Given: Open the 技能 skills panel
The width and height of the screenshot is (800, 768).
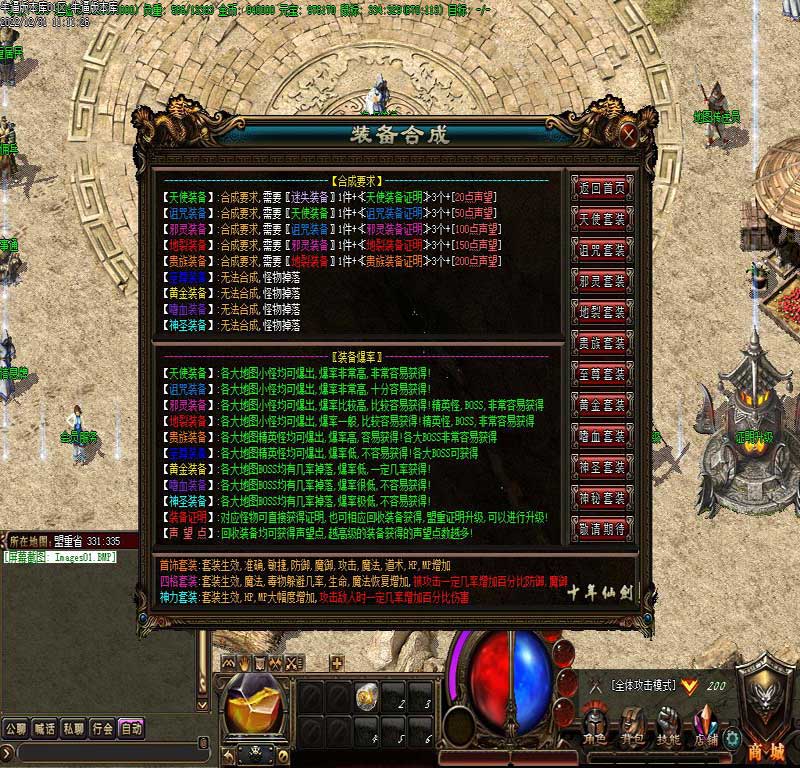Looking at the screenshot, I should coord(669,725).
